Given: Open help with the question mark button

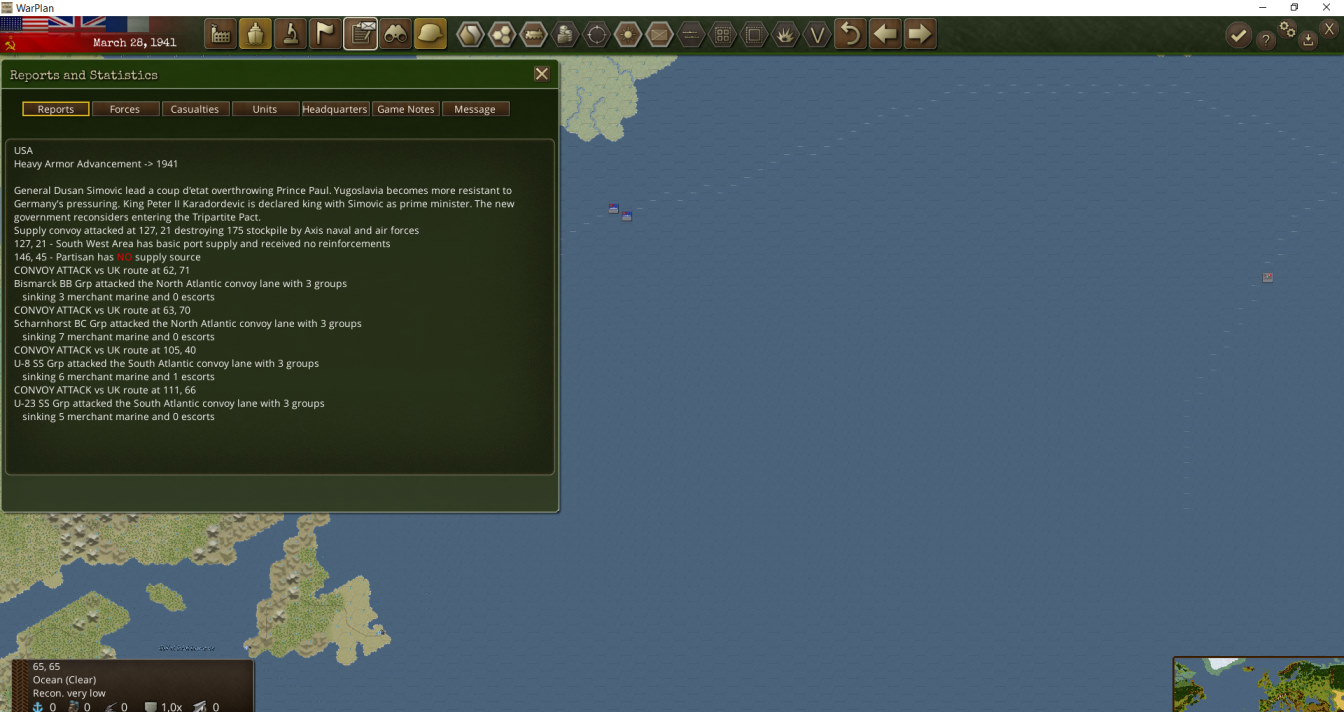Looking at the screenshot, I should coord(1265,39).
